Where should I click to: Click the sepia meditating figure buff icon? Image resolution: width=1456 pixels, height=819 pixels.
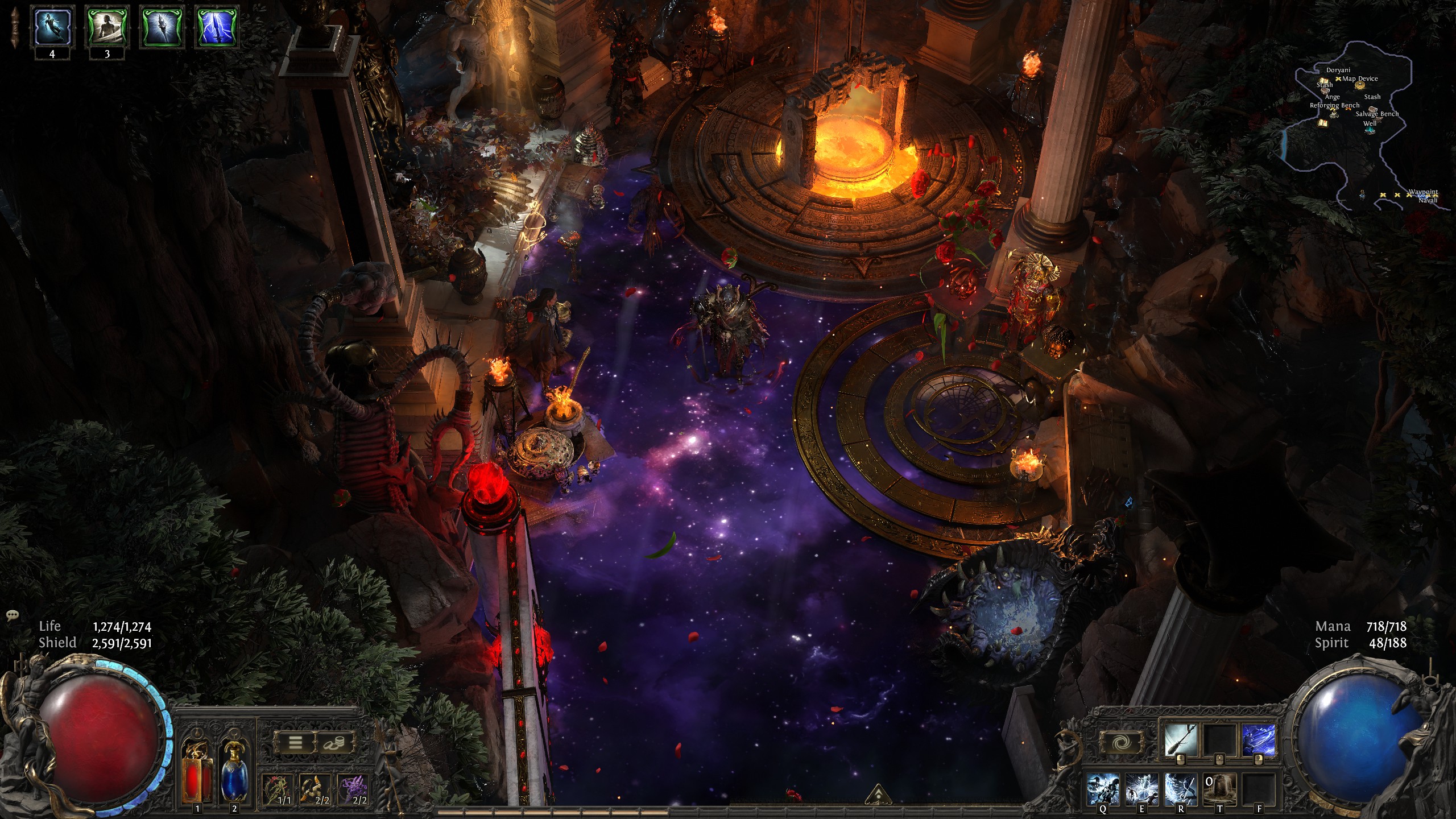point(107,26)
